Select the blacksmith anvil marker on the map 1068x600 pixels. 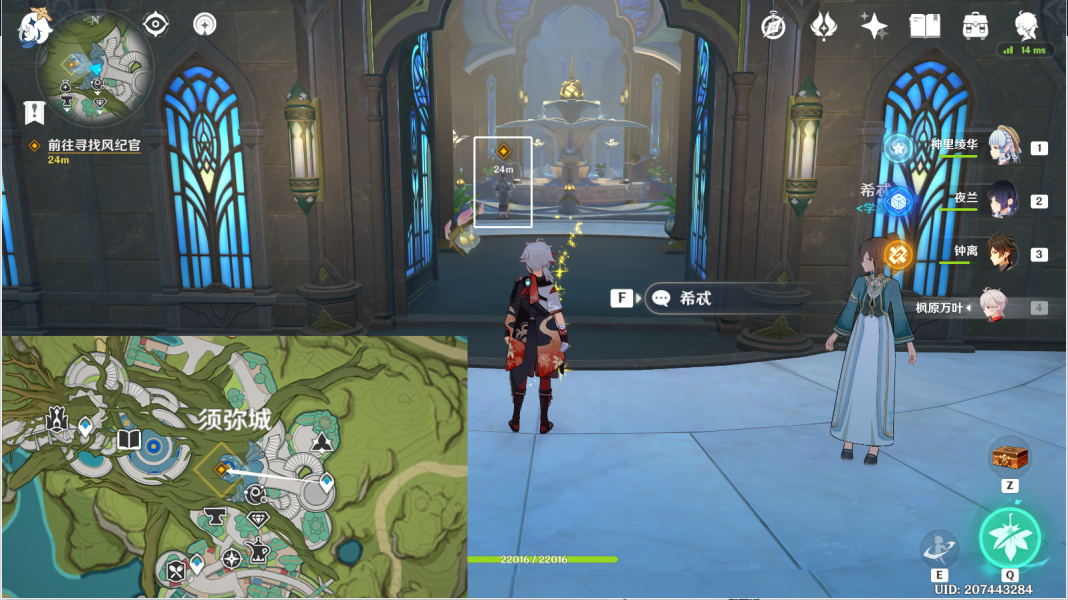coord(215,516)
